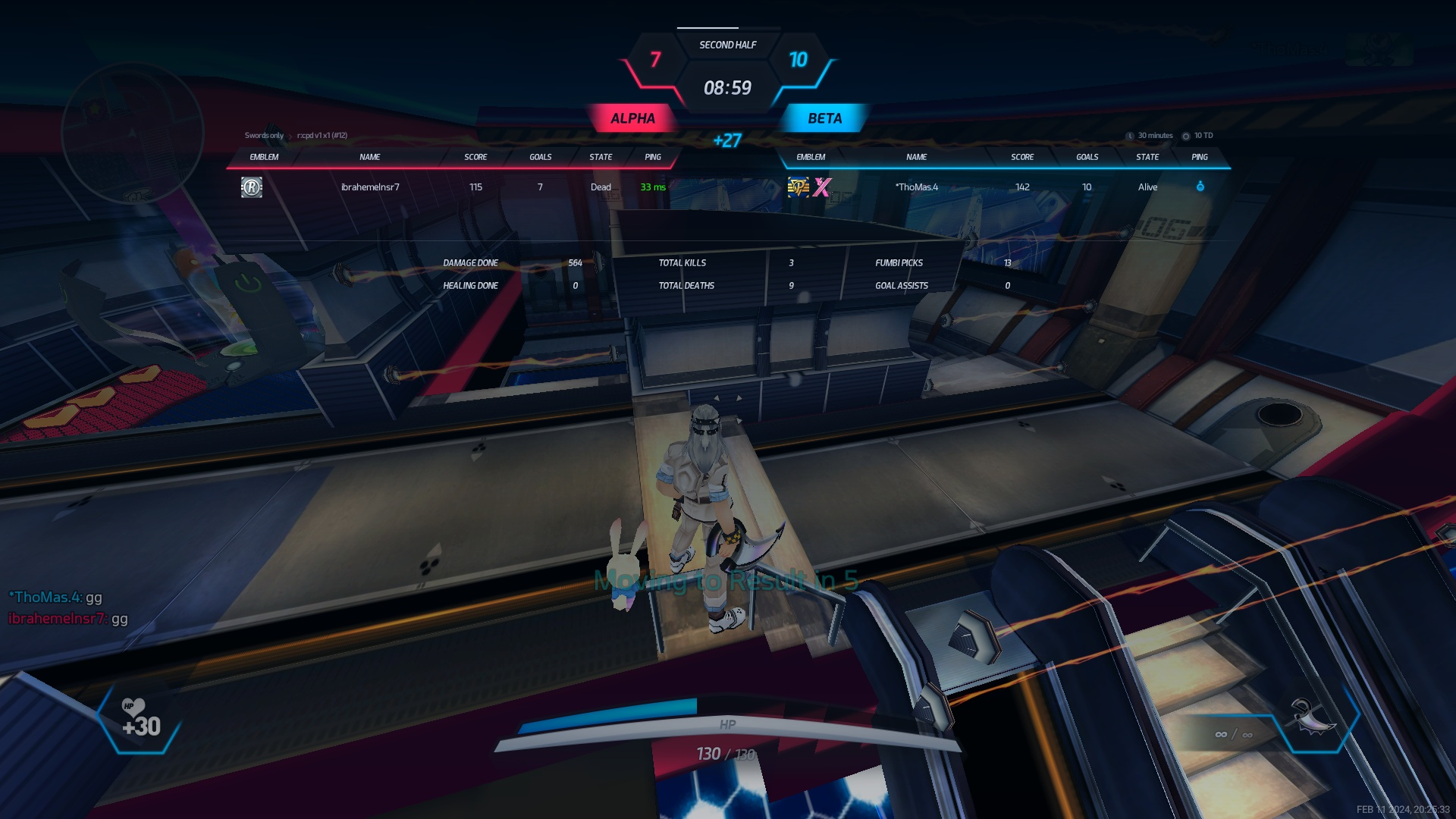Select the HP +30 skill icon

140,720
